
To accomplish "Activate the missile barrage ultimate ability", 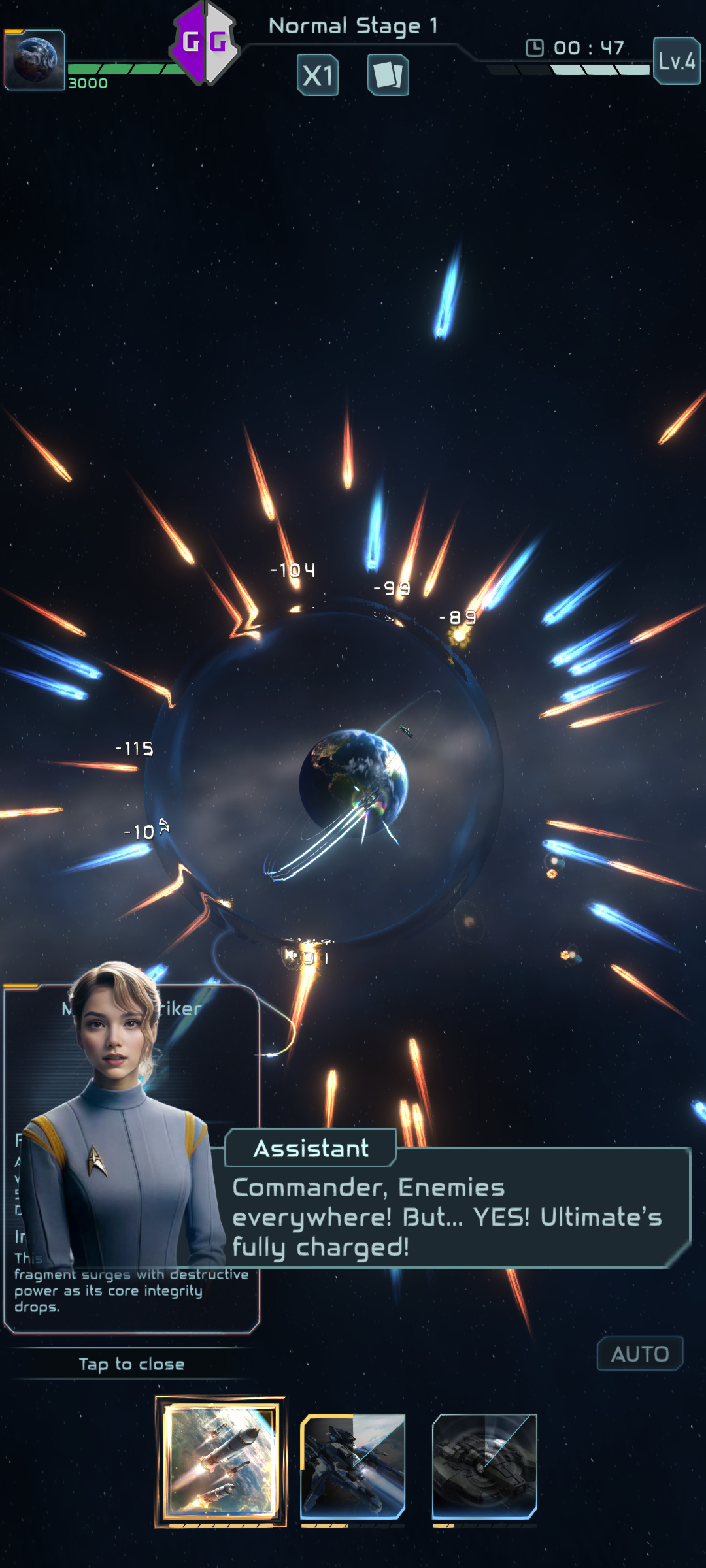I will tap(221, 1461).
